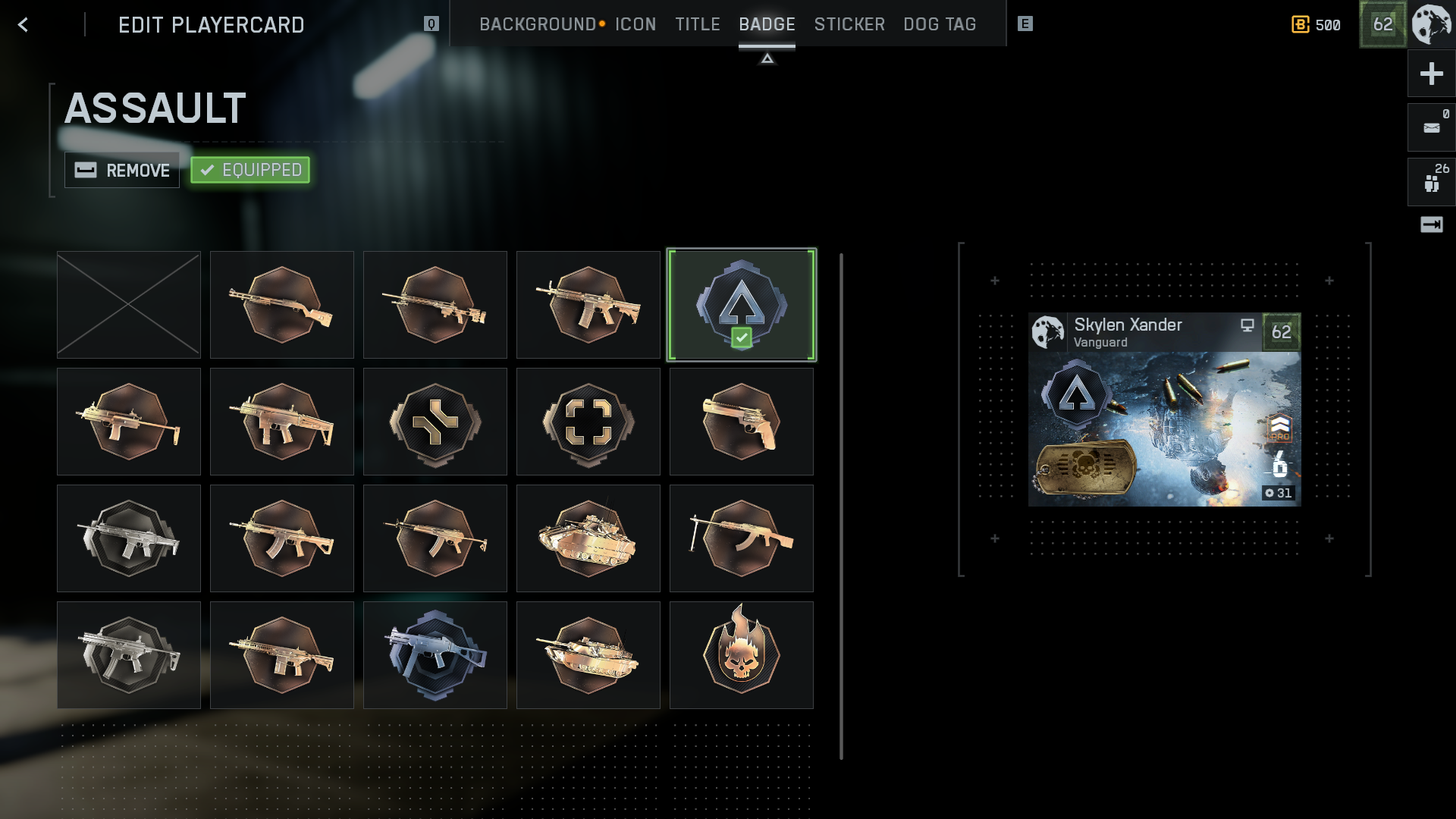Screen dimensions: 1456x819
Task: Choose the equipped Assault class badge tile
Action: point(742,305)
